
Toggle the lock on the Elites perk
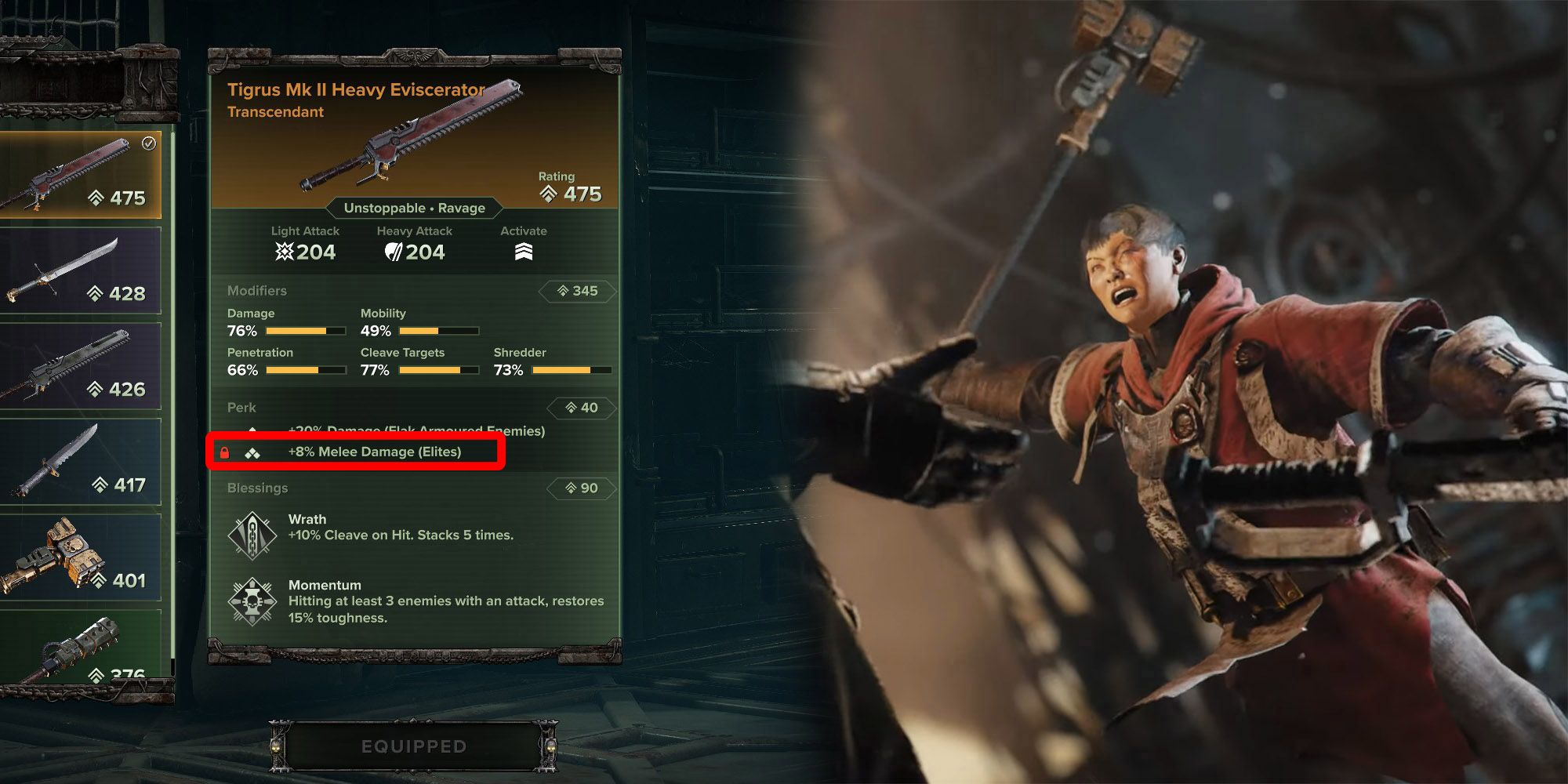pos(223,452)
